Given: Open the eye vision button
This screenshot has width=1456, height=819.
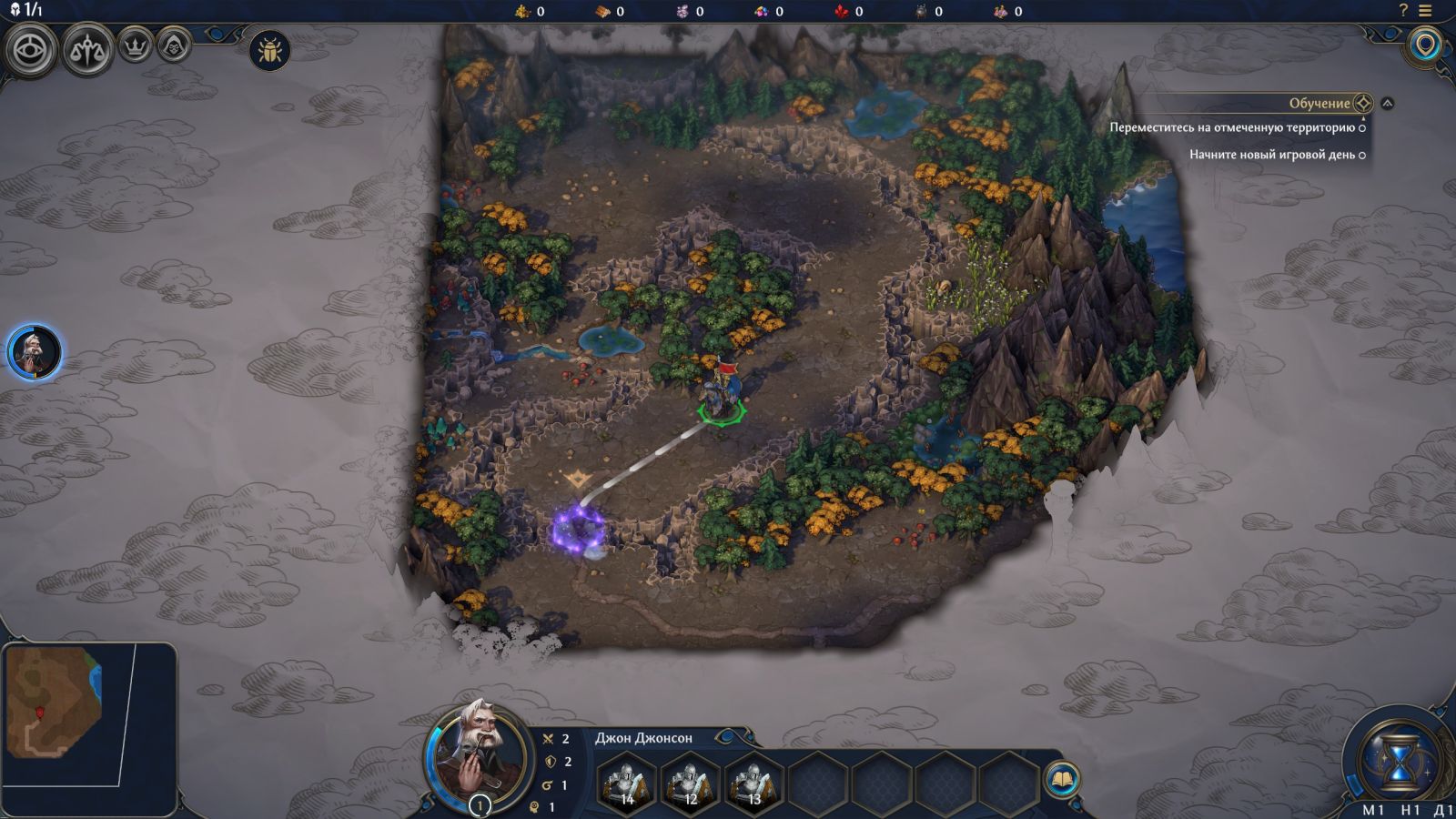Looking at the screenshot, I should tap(32, 50).
